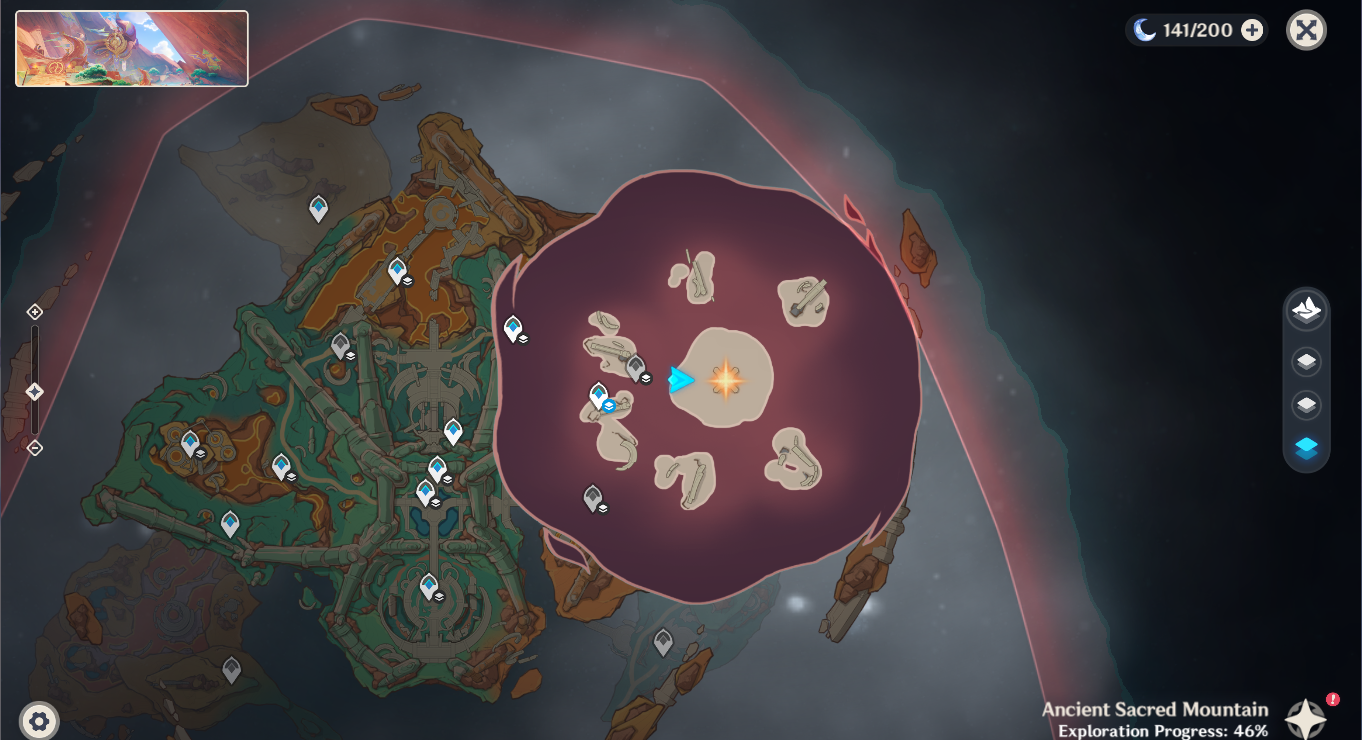Select the glowing blue deepest layer
This screenshot has height=740, width=1362.
[x=1306, y=449]
